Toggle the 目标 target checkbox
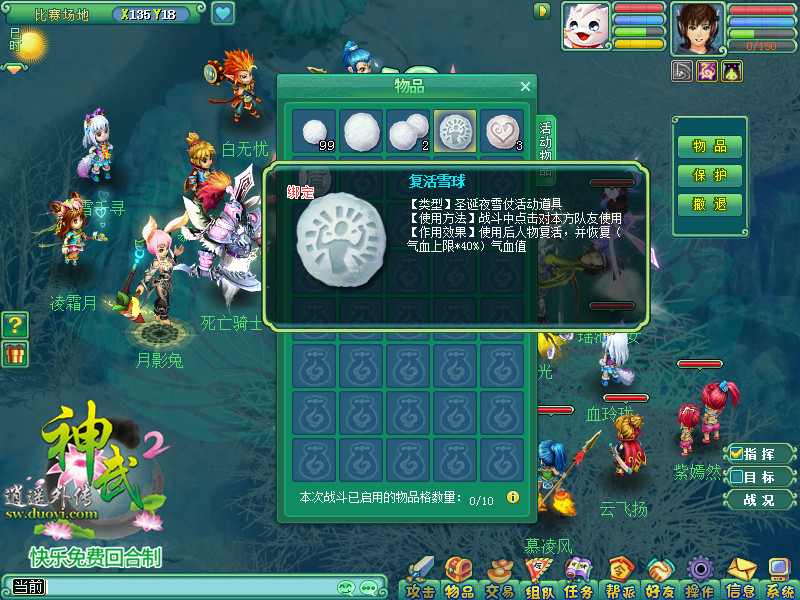 [x=737, y=477]
